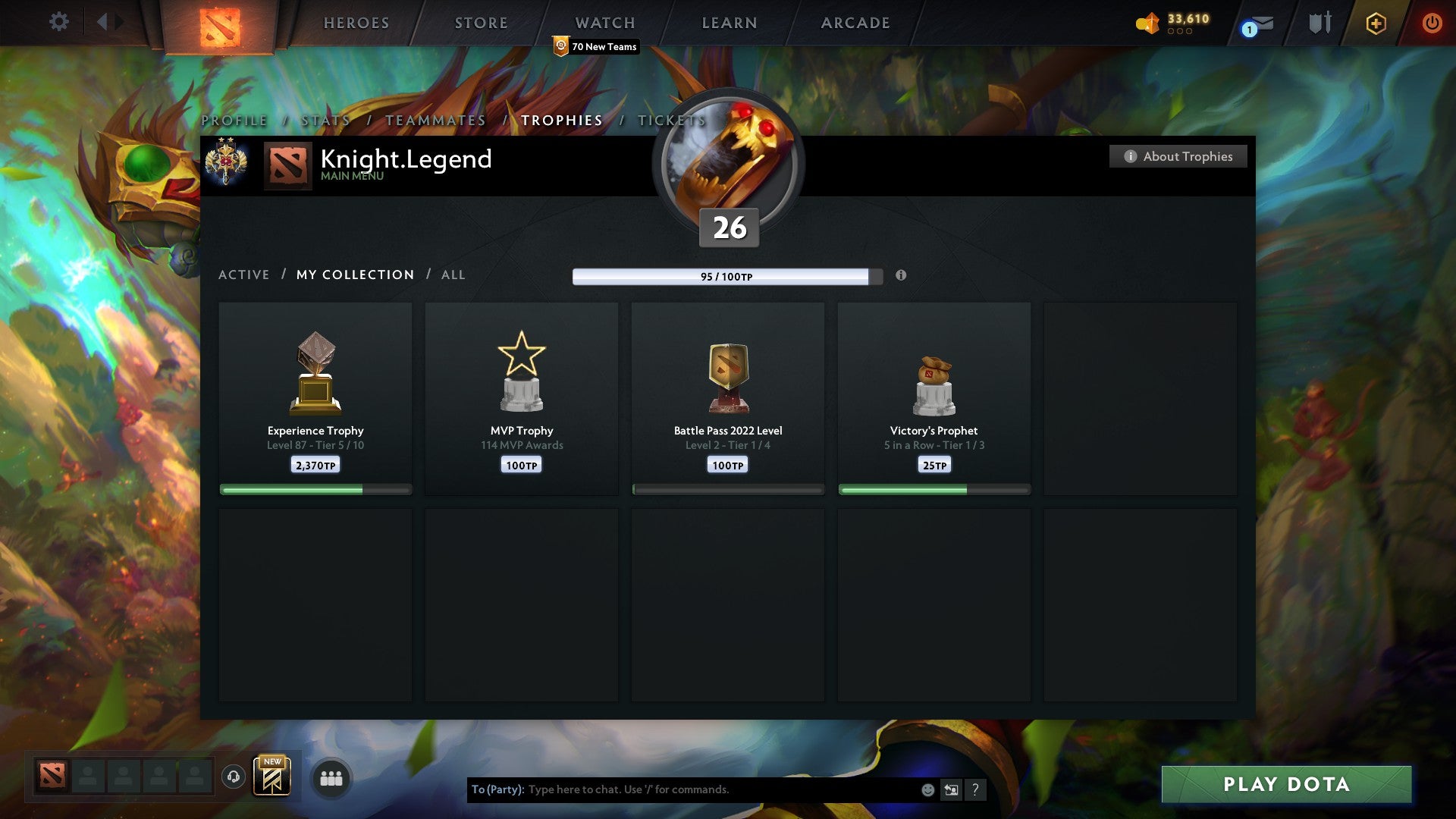Open Dota Plus hexagon icon

1375,23
